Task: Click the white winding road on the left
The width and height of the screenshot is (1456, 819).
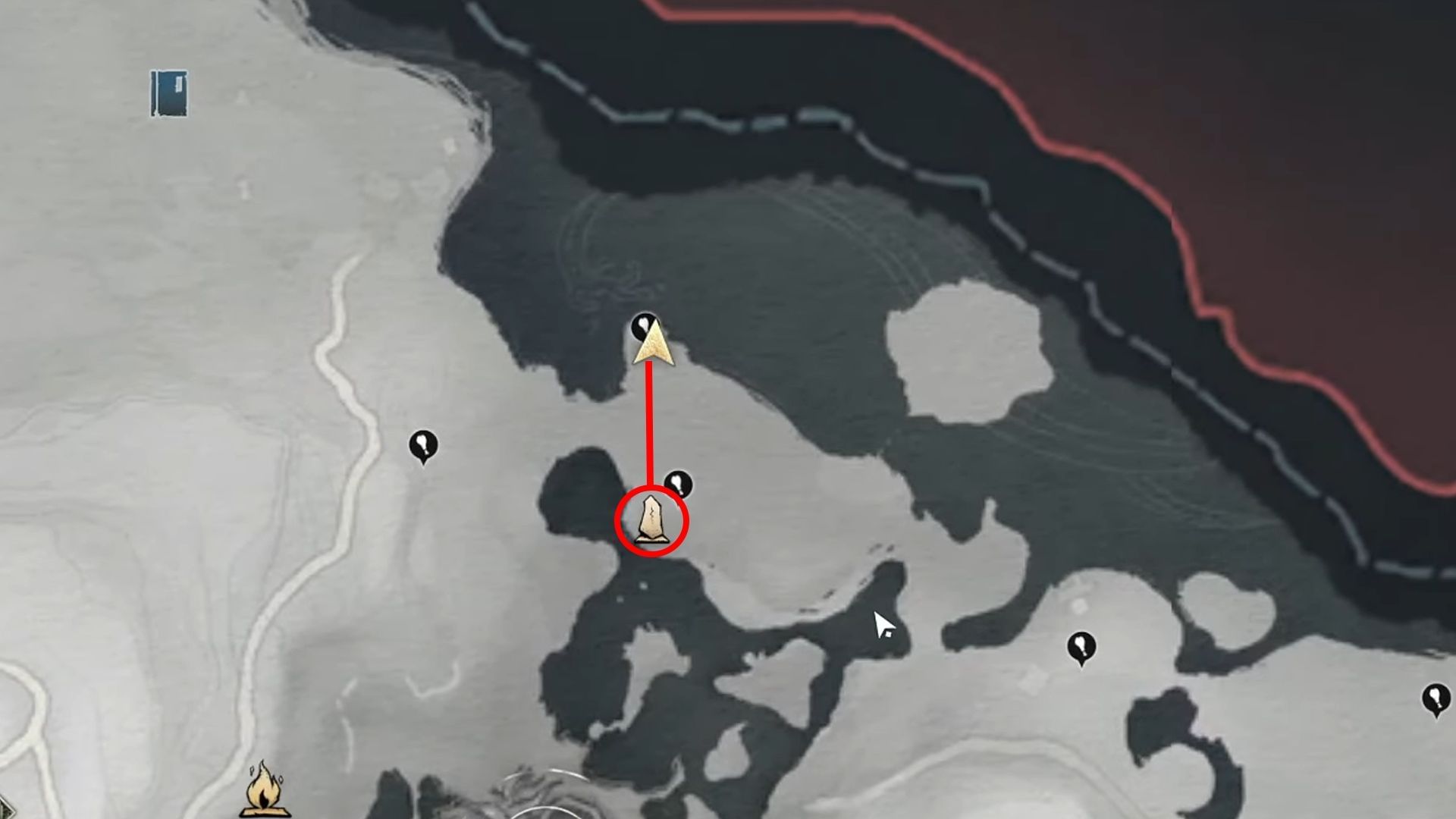Action: pyautogui.click(x=341, y=379)
